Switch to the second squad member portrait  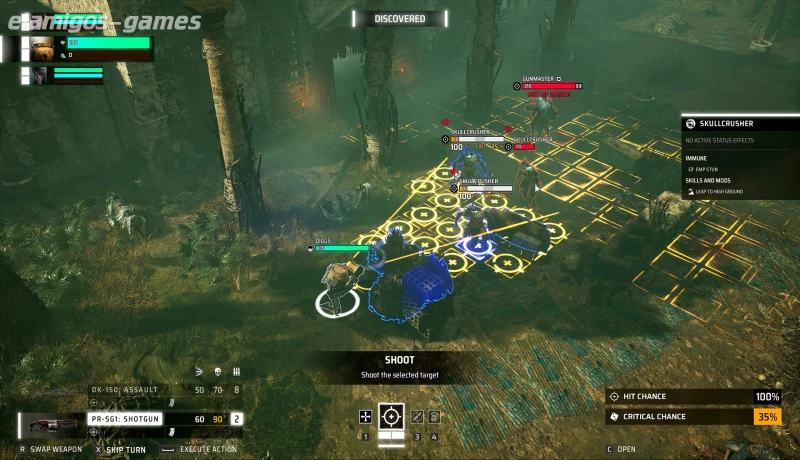click(39, 75)
